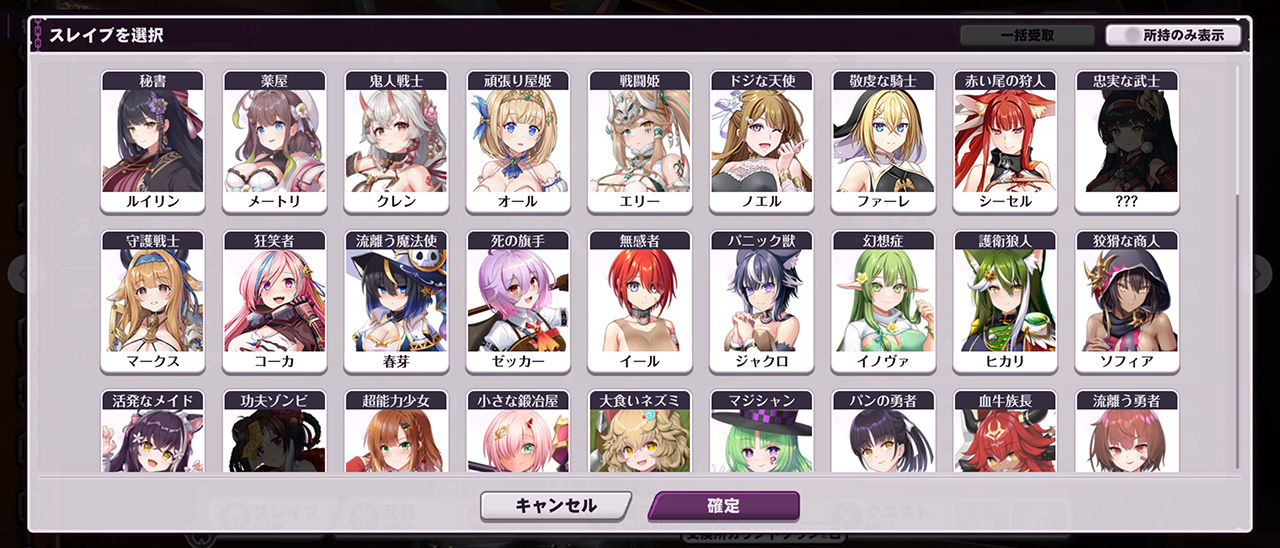Pick the 流離う魔法使 春芽 card
Screen dimensions: 1280x548
click(x=397, y=301)
